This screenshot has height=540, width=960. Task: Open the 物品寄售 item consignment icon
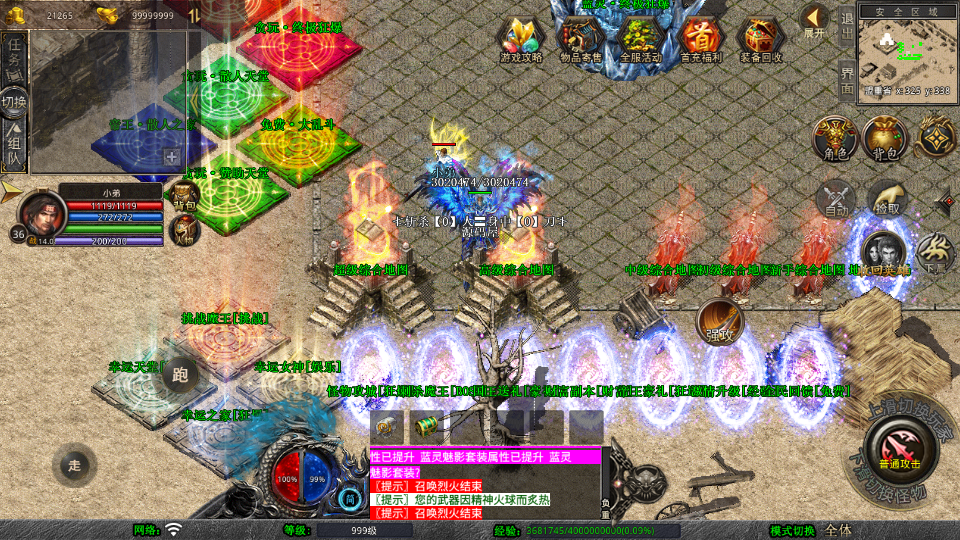pos(581,38)
